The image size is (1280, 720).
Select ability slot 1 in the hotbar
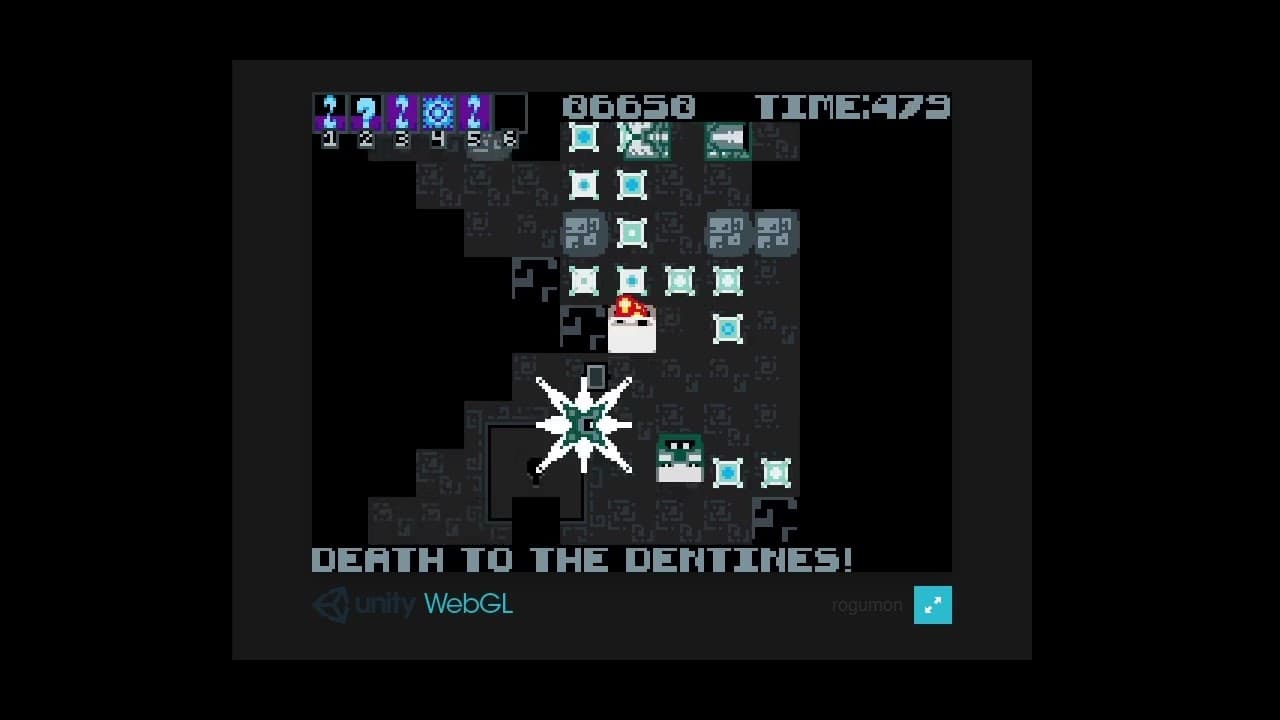330,112
